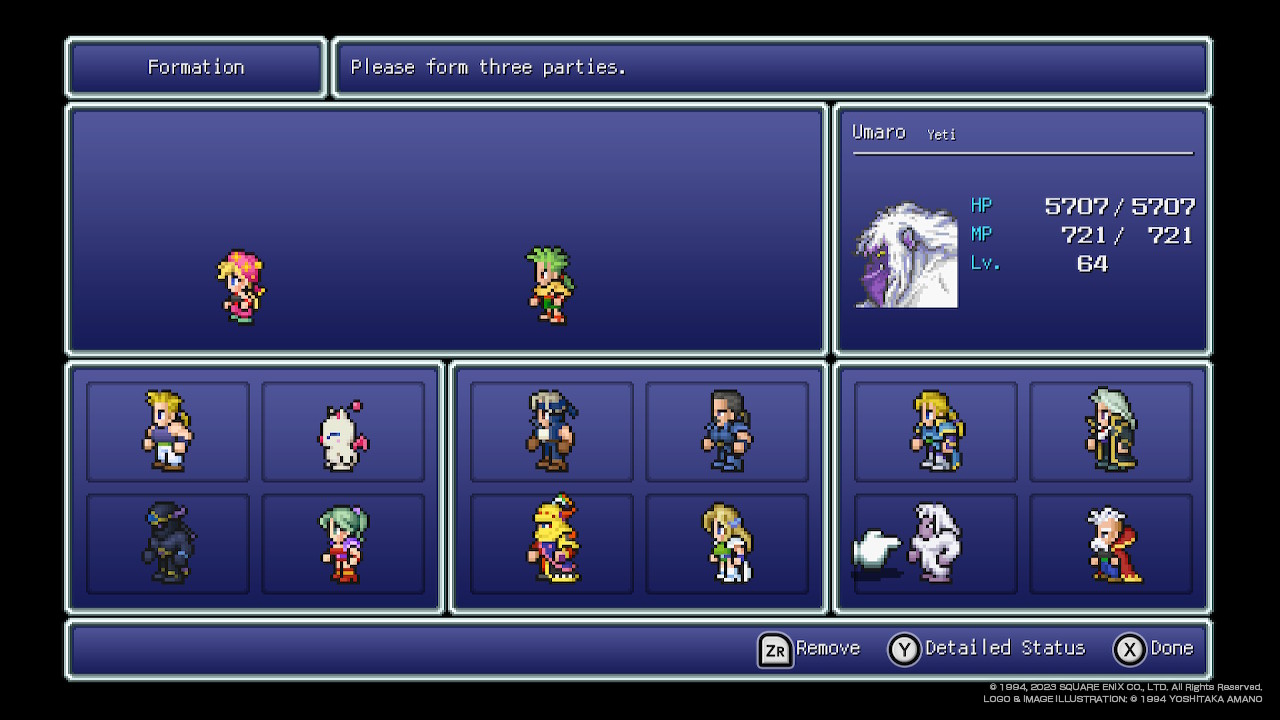Select Celes in the second party
1280x720 pixels.
[727, 543]
